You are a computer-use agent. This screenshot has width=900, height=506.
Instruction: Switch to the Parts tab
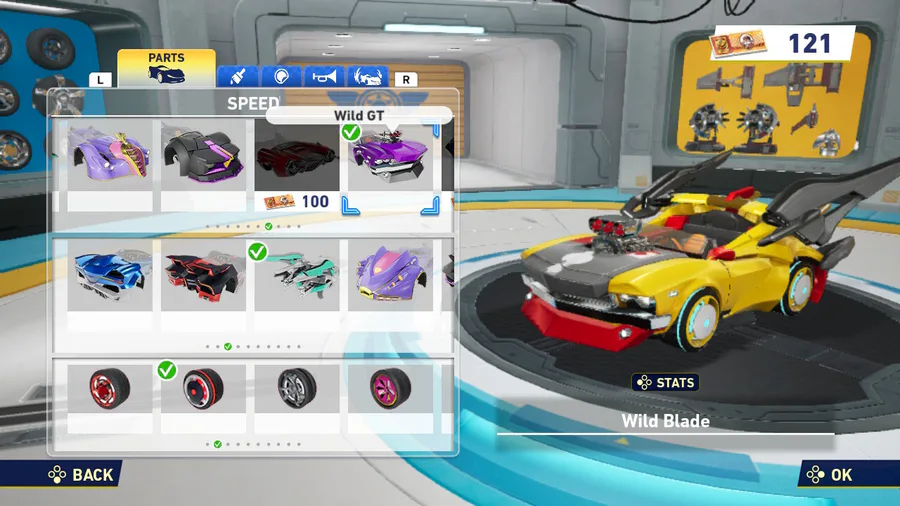[x=166, y=68]
